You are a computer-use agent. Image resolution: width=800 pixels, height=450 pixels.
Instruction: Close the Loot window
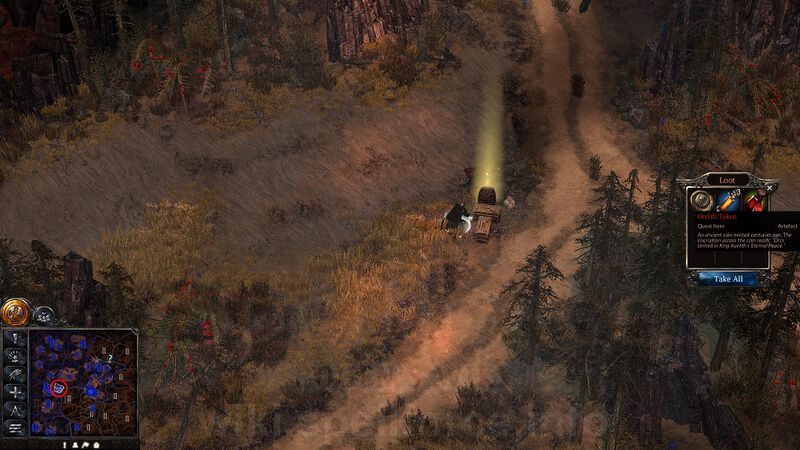point(769,187)
